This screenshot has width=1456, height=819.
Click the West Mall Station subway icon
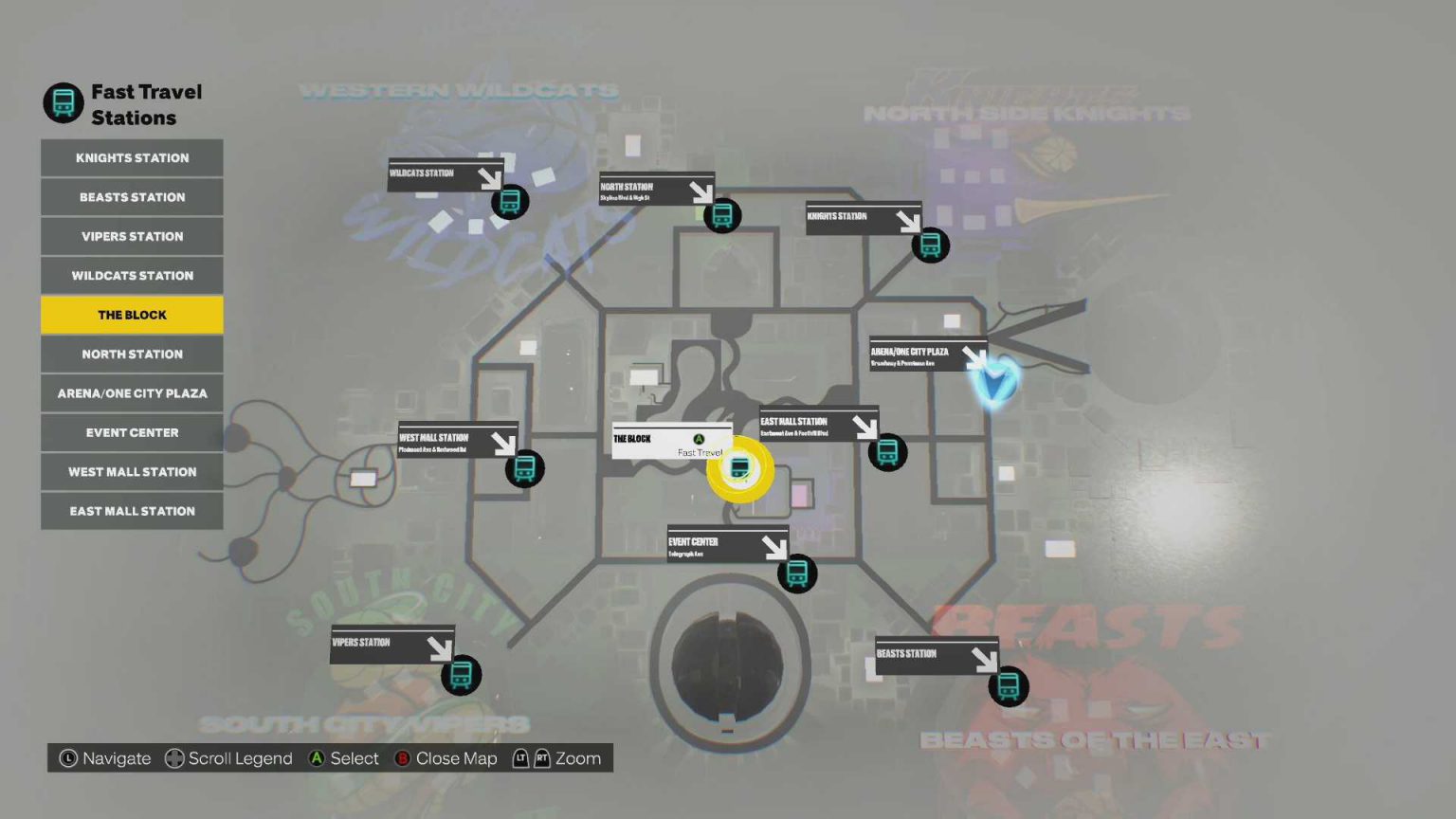coord(524,467)
